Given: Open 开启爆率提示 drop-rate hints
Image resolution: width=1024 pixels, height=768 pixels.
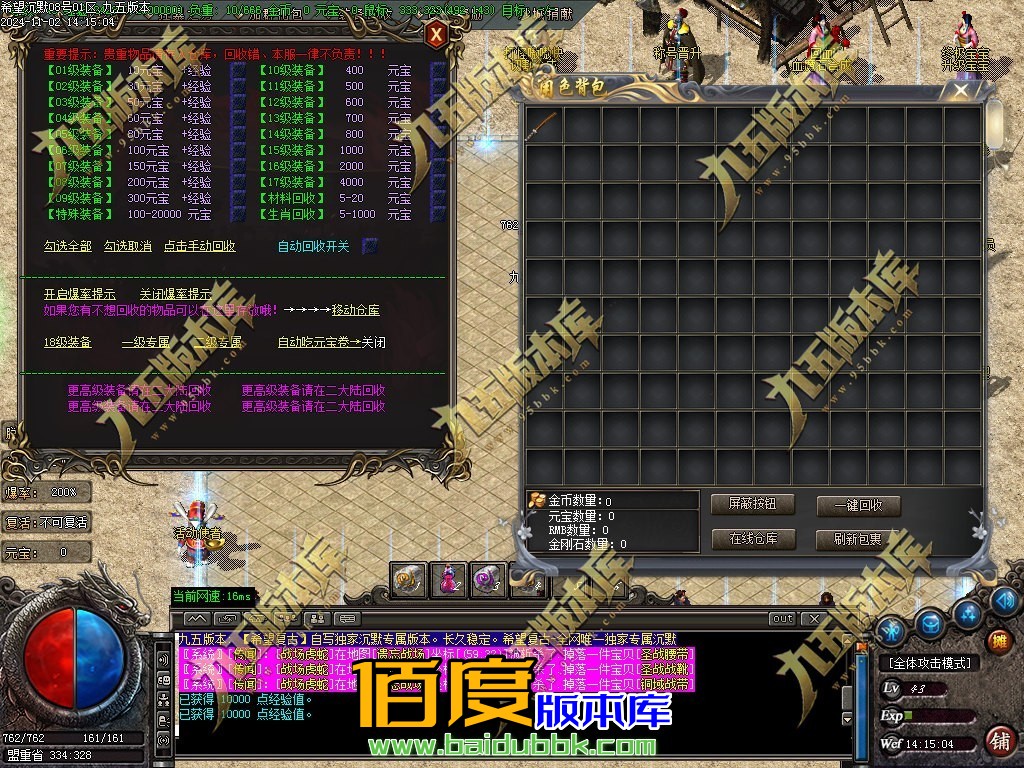Looking at the screenshot, I should click(x=80, y=294).
